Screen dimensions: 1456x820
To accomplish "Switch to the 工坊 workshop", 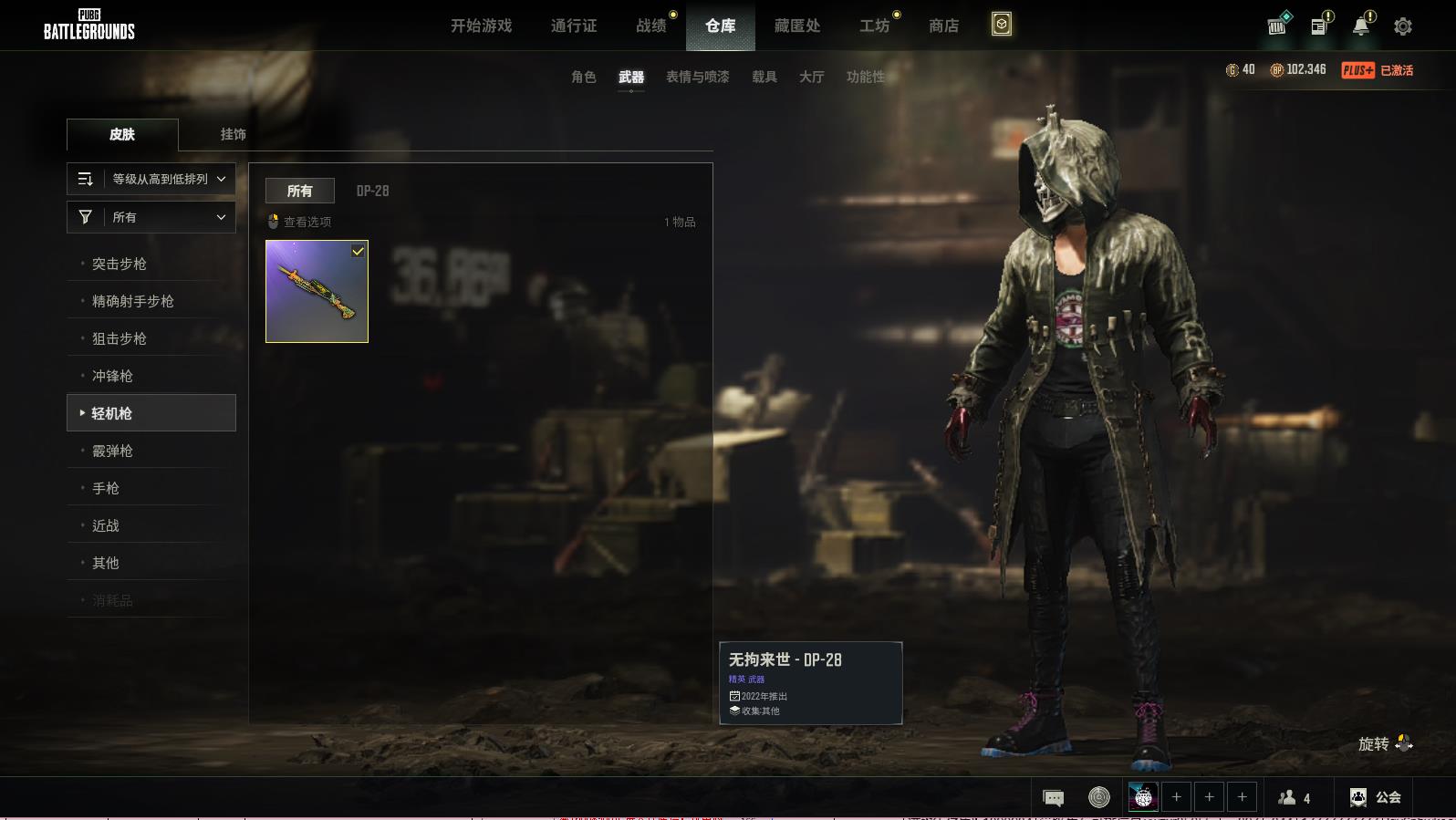I will 874,26.
